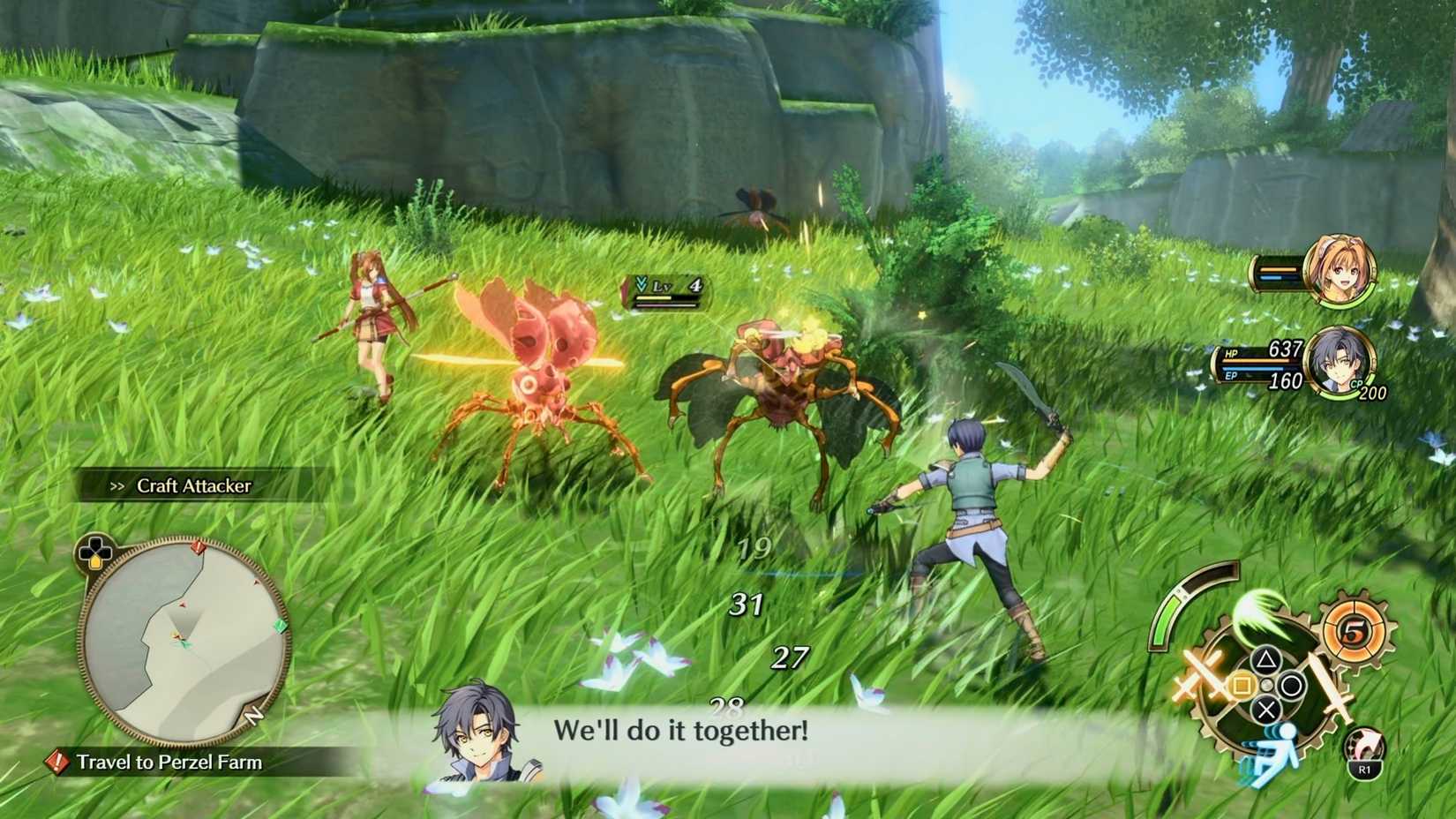The height and width of the screenshot is (819, 1456).
Task: Toggle the Cross button on the command wheel
Action: (1265, 710)
